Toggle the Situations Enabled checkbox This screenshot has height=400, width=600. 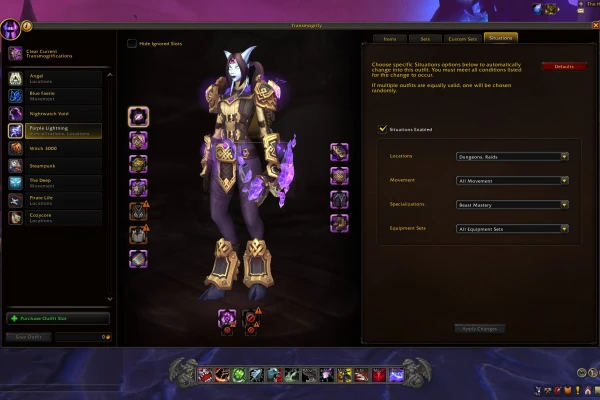pos(383,128)
